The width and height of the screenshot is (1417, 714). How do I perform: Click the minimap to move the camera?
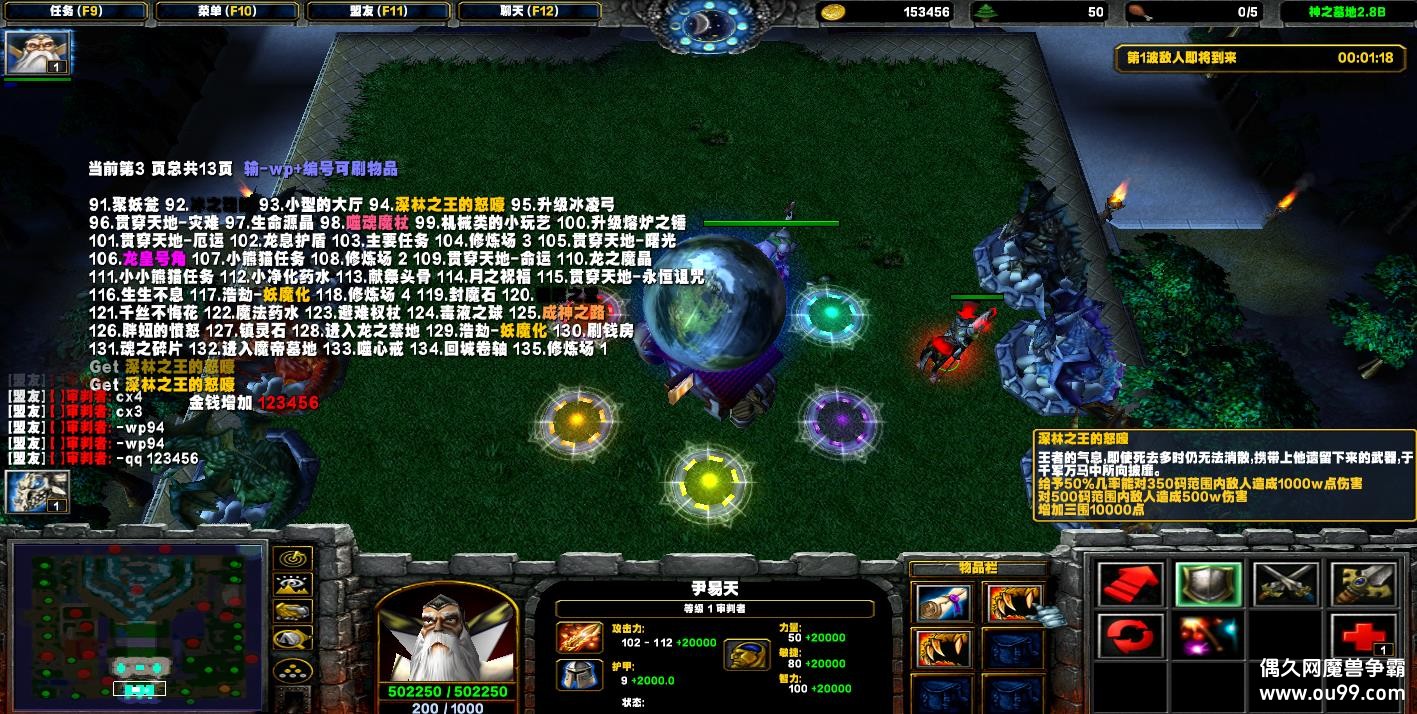point(138,622)
